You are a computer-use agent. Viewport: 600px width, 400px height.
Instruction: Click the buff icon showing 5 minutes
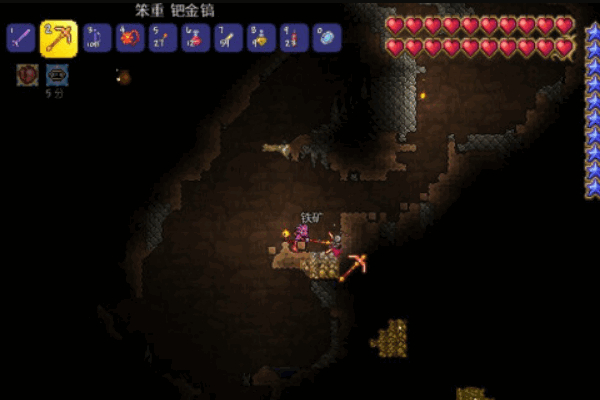pos(56,74)
